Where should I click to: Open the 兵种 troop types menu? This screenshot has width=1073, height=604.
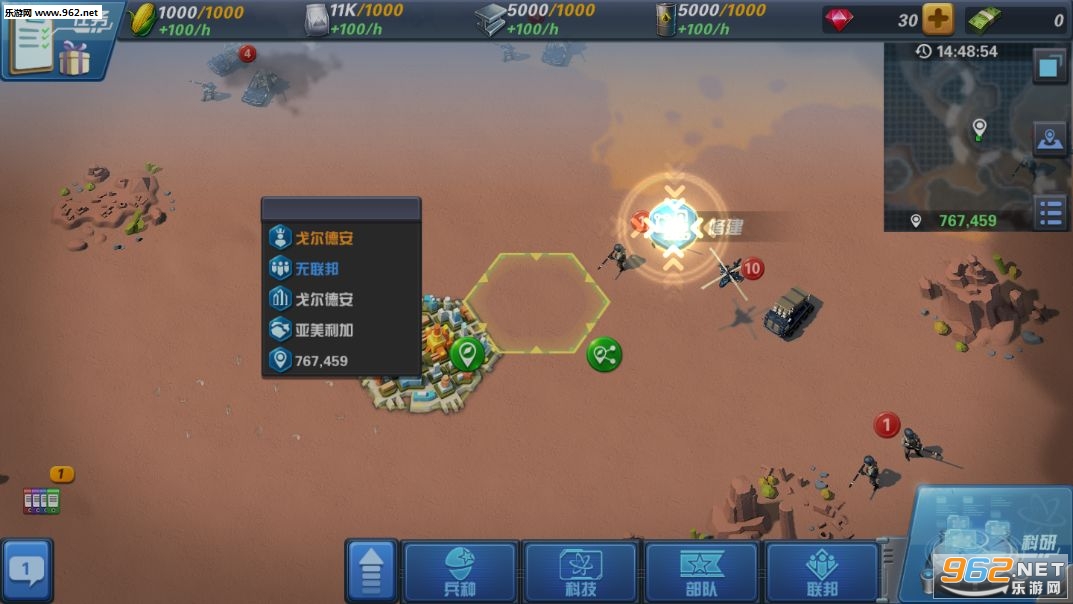459,573
